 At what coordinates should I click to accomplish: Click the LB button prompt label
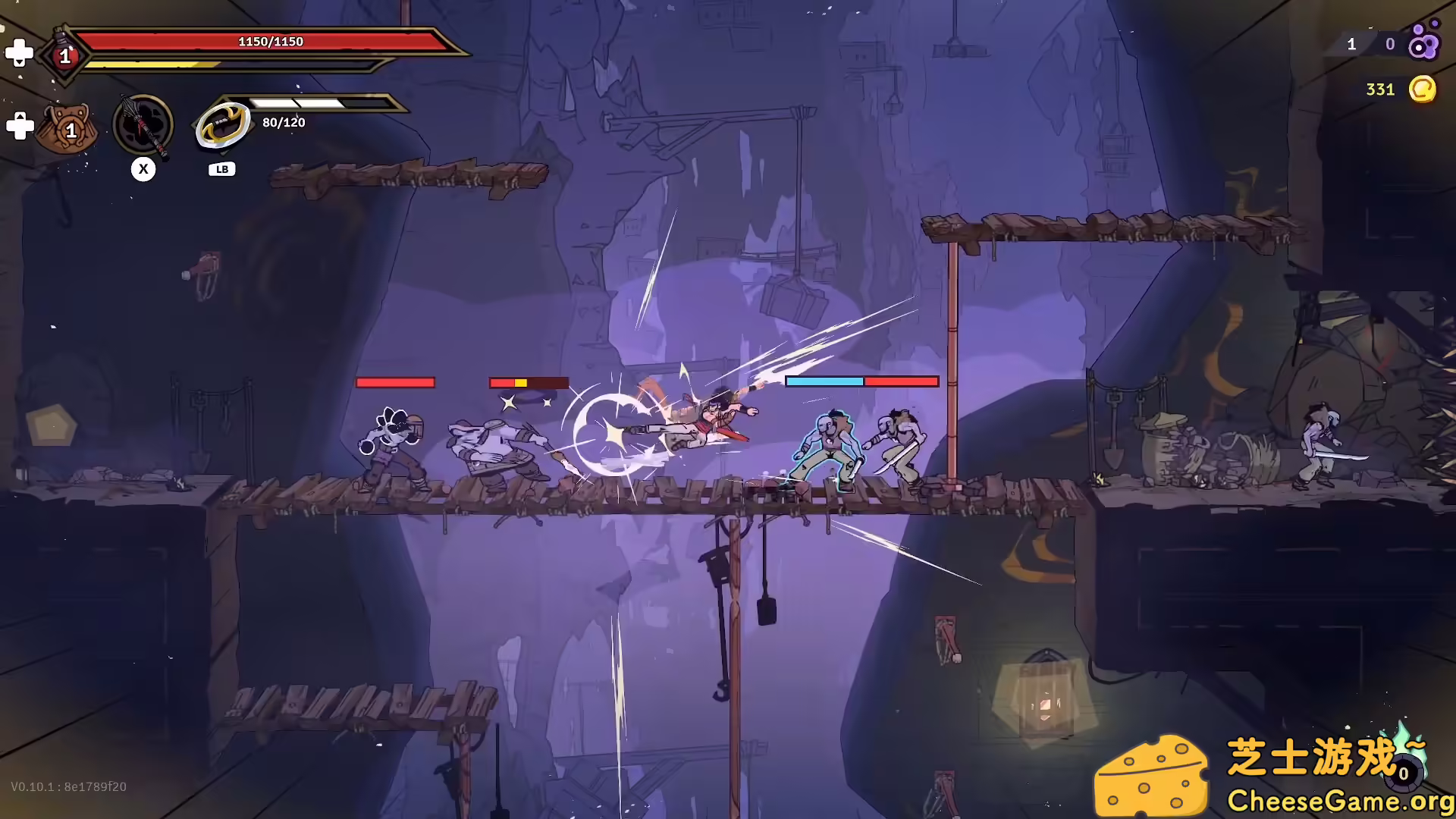(x=221, y=168)
